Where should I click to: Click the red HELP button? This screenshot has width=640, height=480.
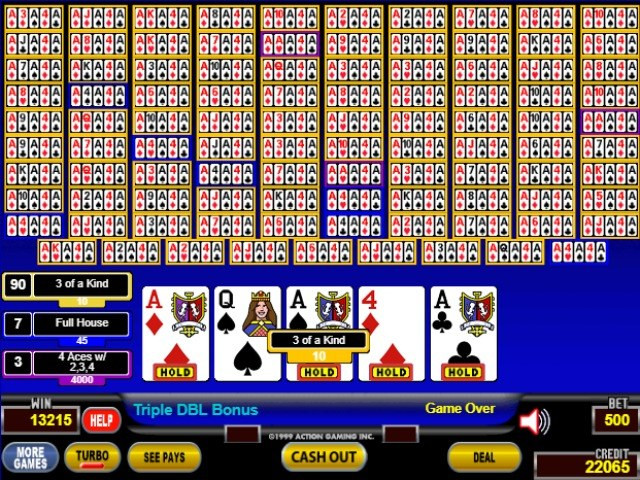100,420
